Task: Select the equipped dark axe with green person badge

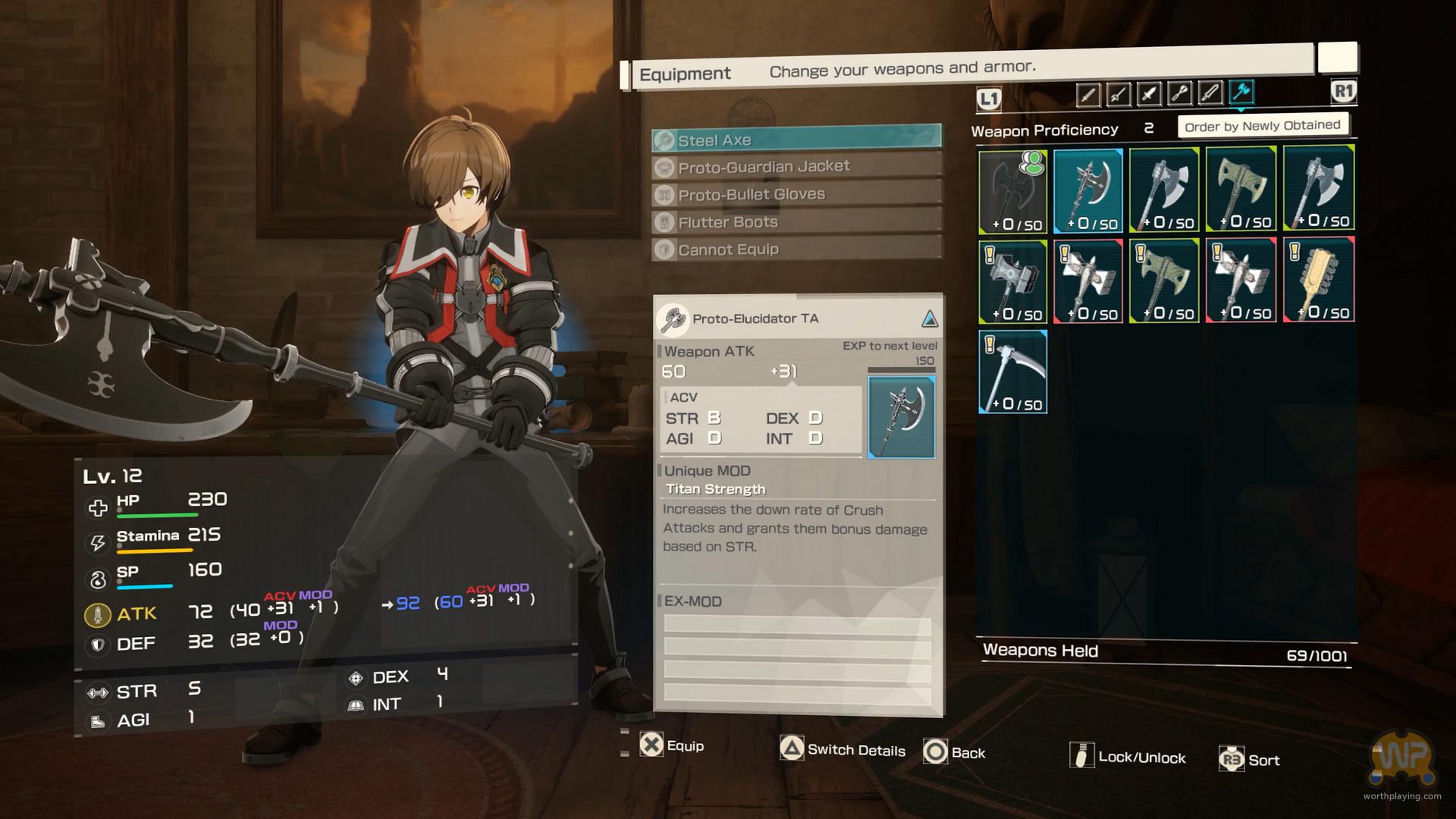Action: 1013,190
